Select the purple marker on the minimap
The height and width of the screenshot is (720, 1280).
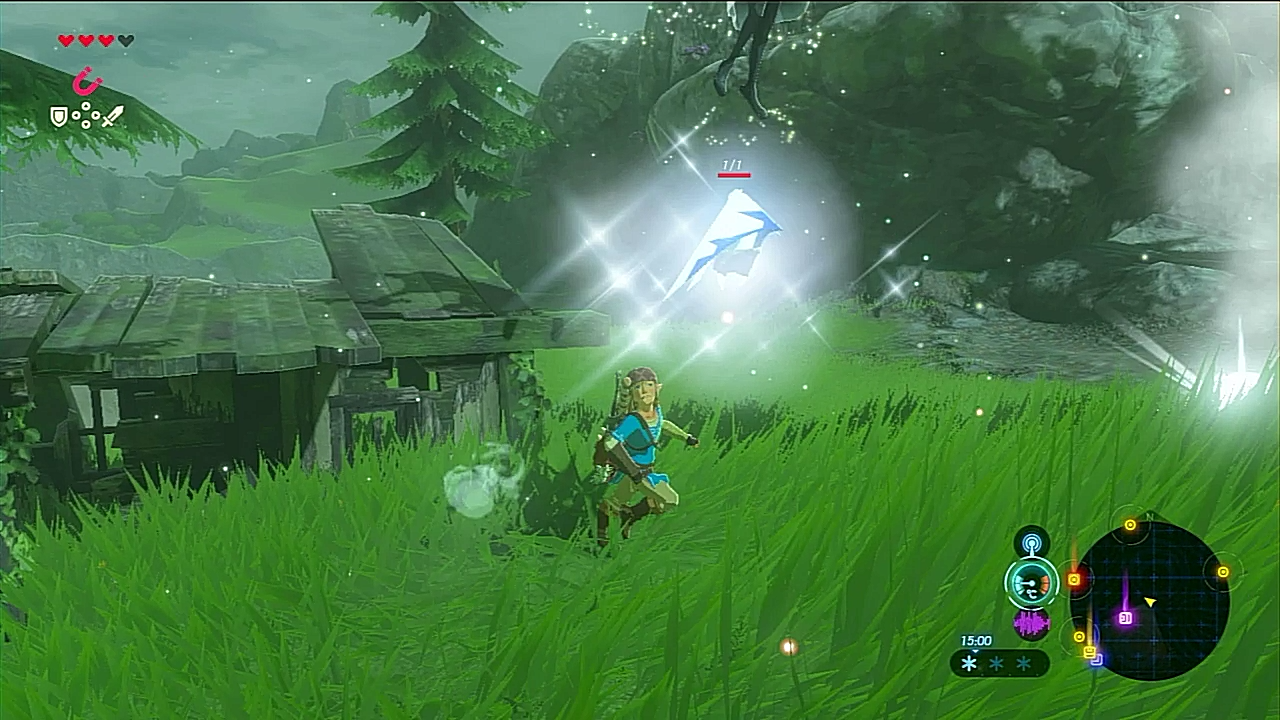1125,618
